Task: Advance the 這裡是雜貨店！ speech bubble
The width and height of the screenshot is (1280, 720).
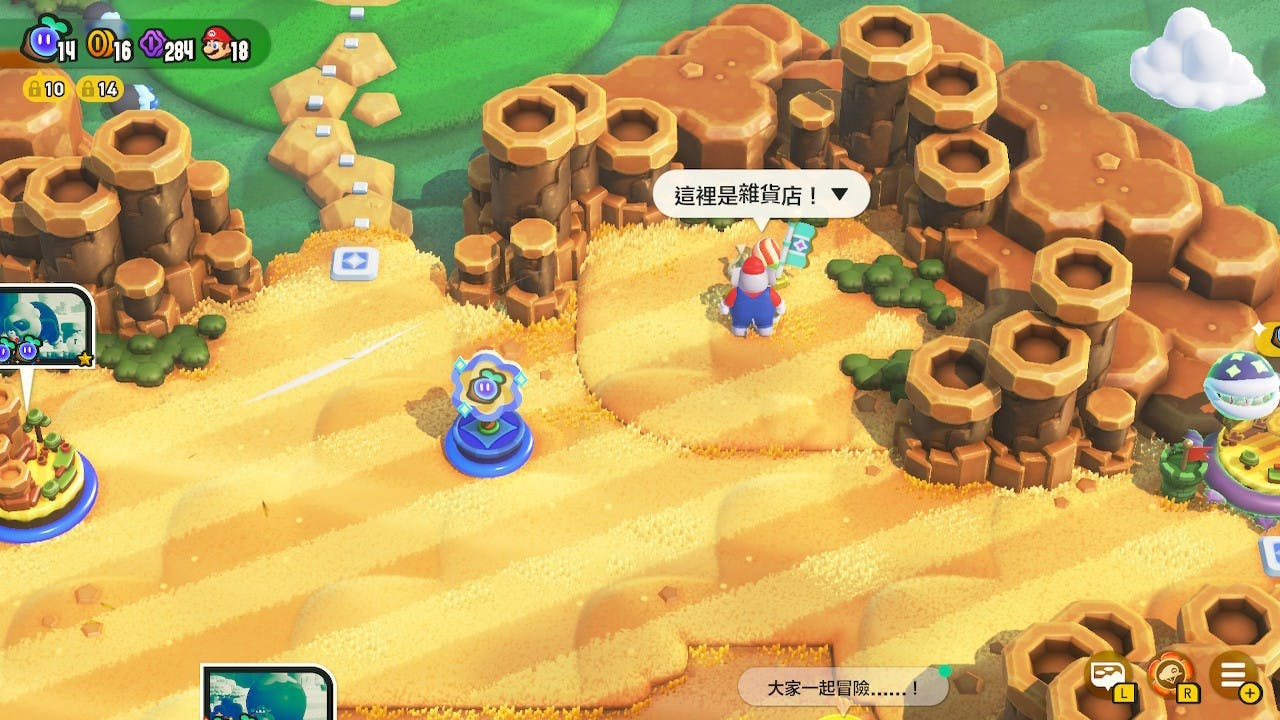Action: click(761, 195)
